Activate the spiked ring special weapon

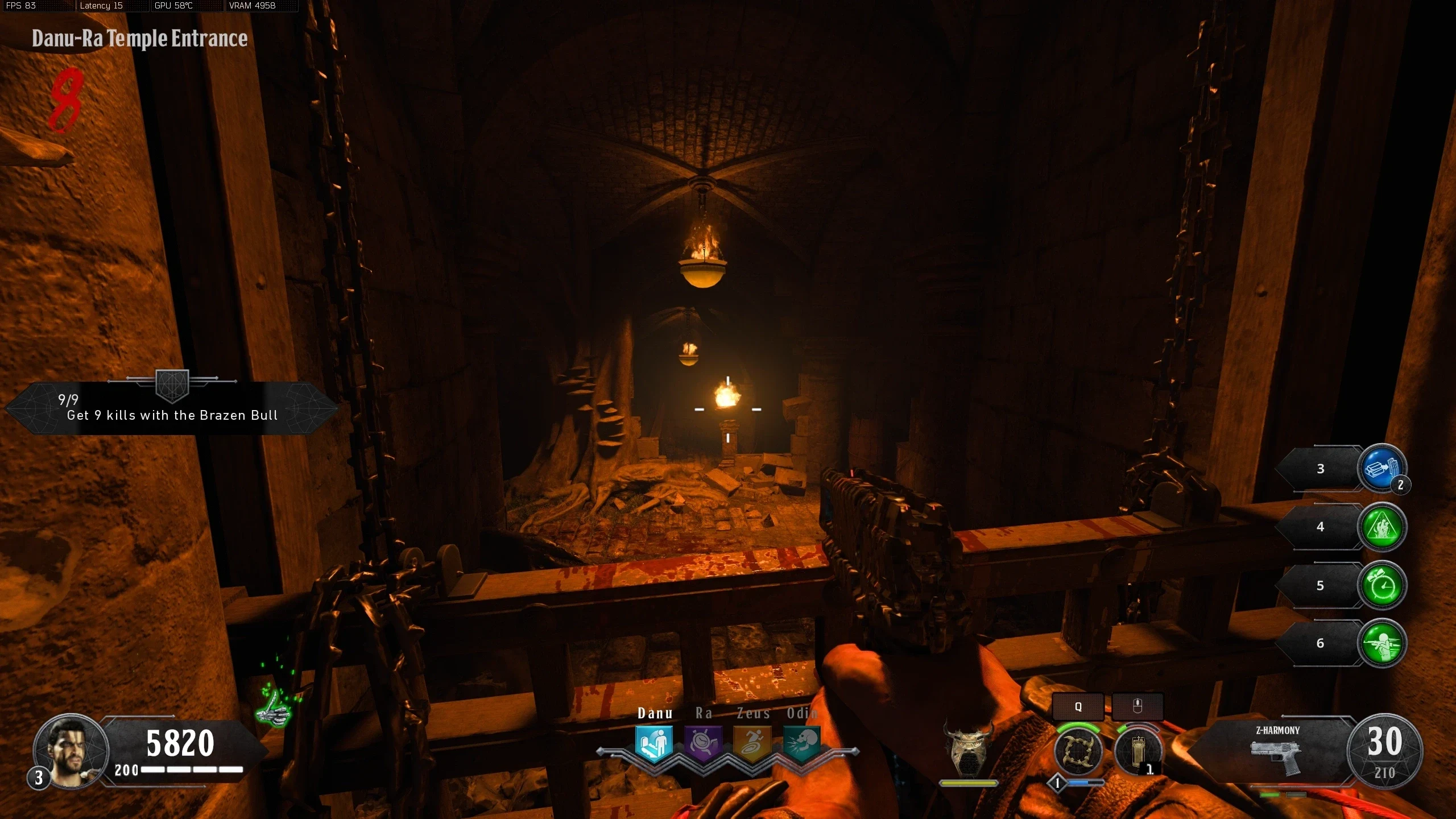[1078, 751]
